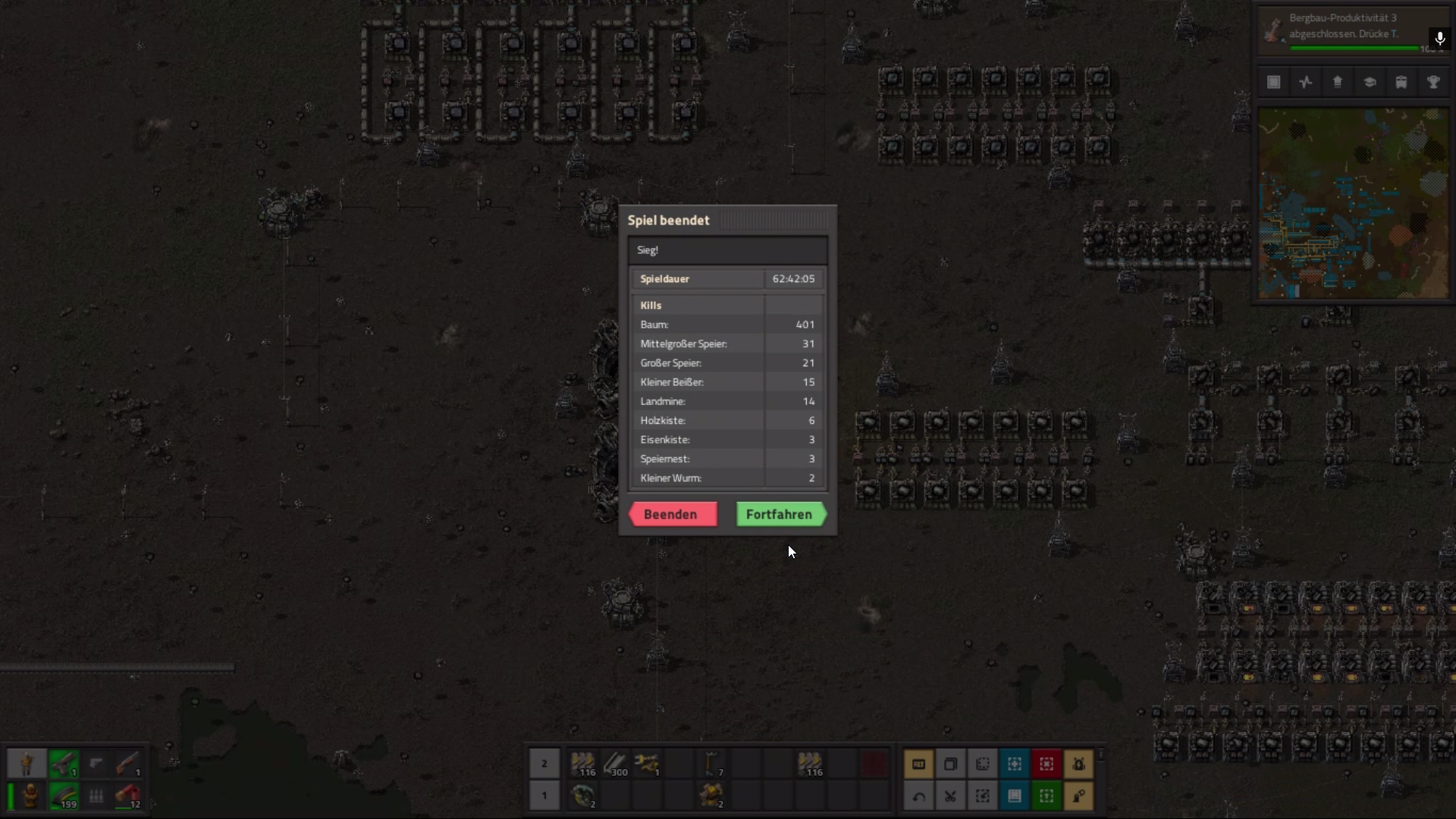Select the shotgun weapon slot
Screen dimensions: 1456x819
[x=128, y=764]
